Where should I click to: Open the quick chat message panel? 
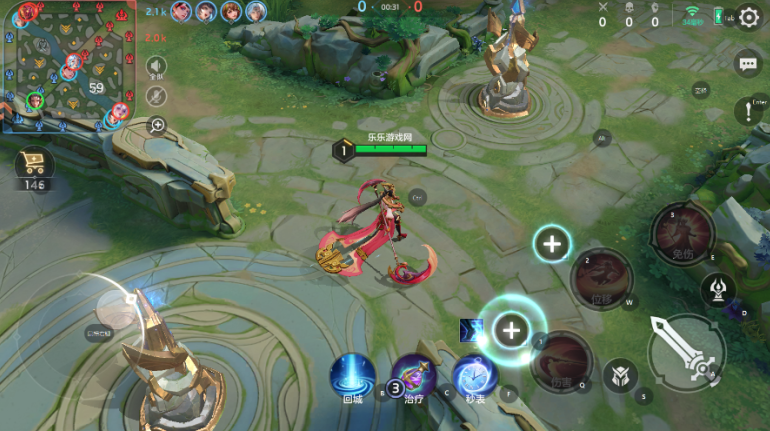pos(748,65)
